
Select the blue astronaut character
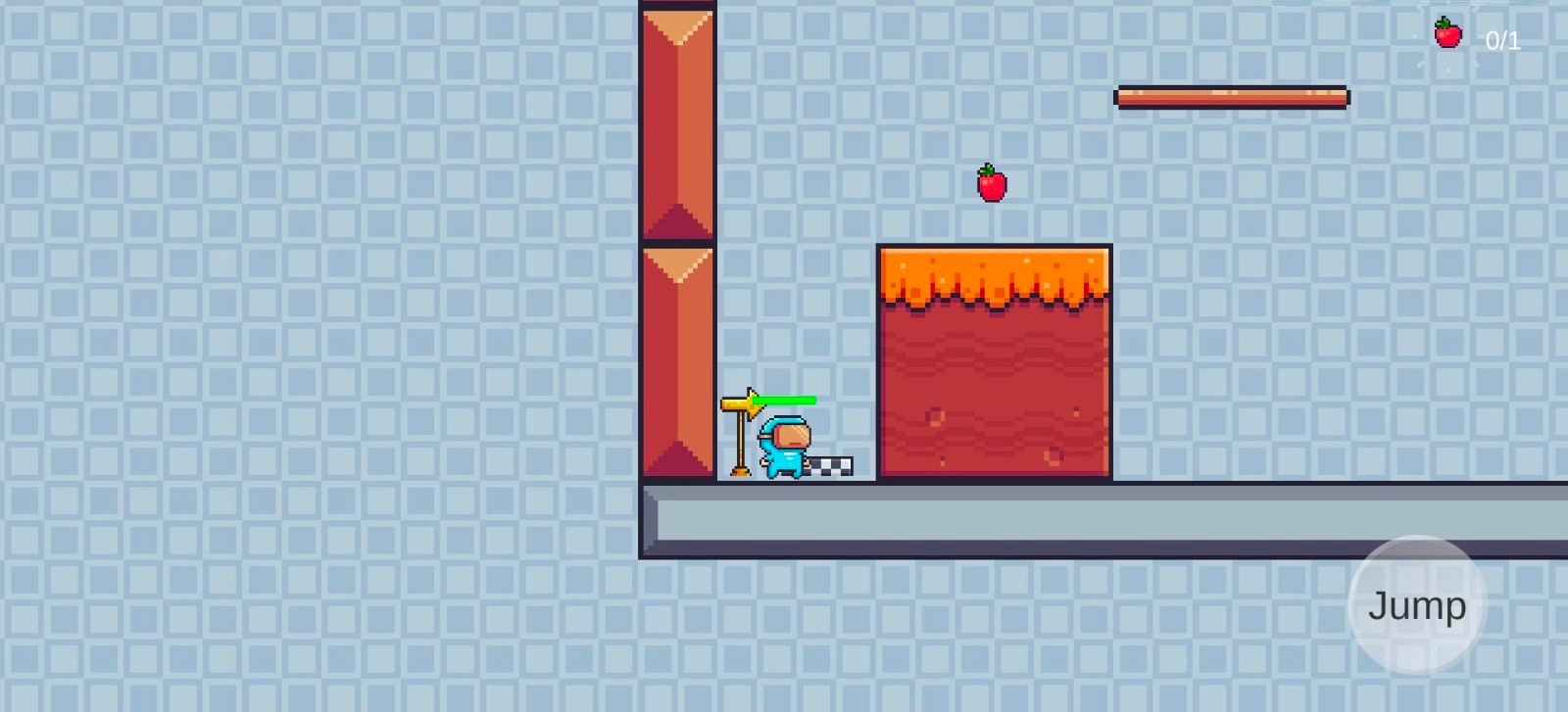pos(784,451)
